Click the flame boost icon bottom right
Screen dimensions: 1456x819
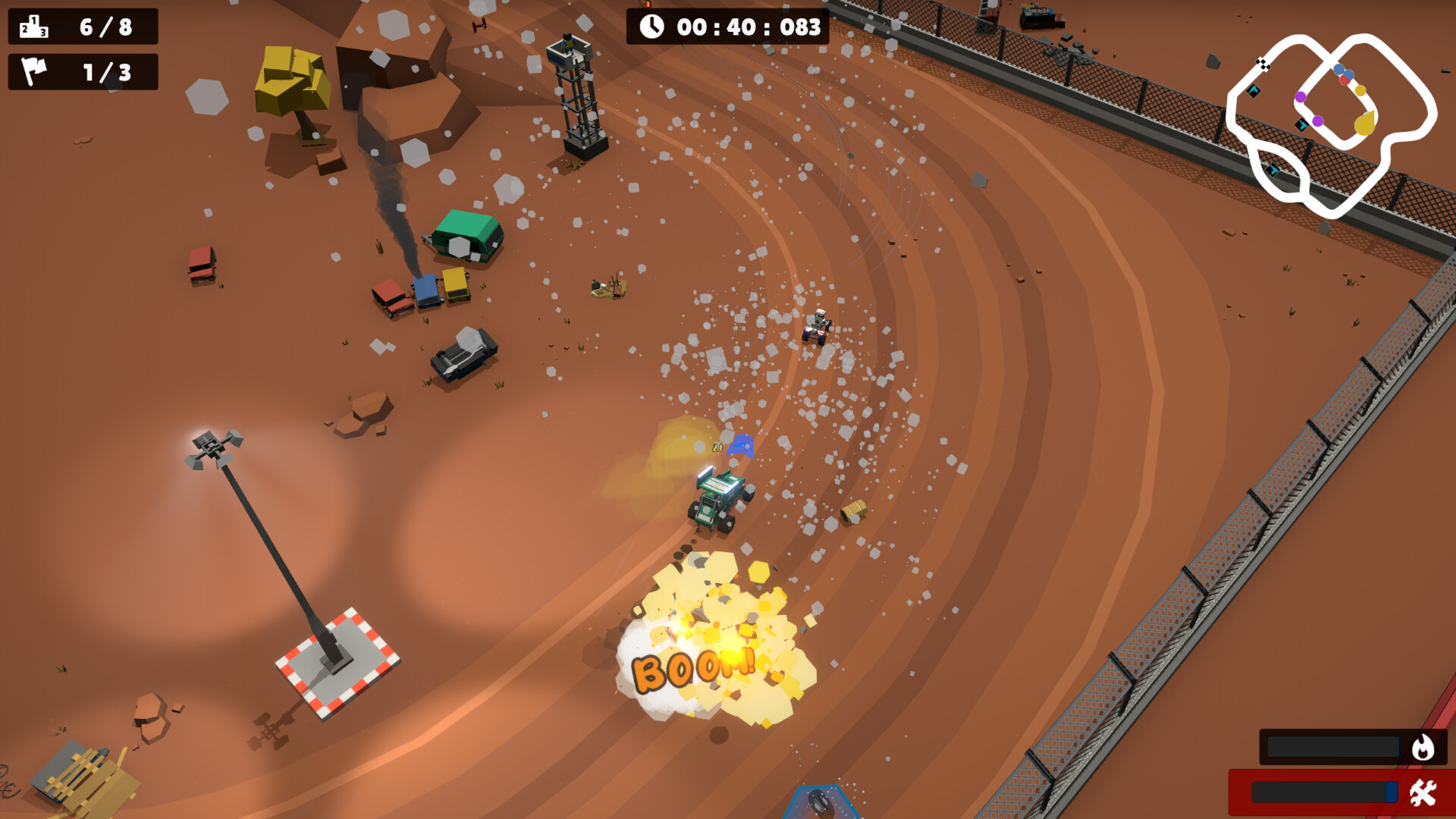1424,746
